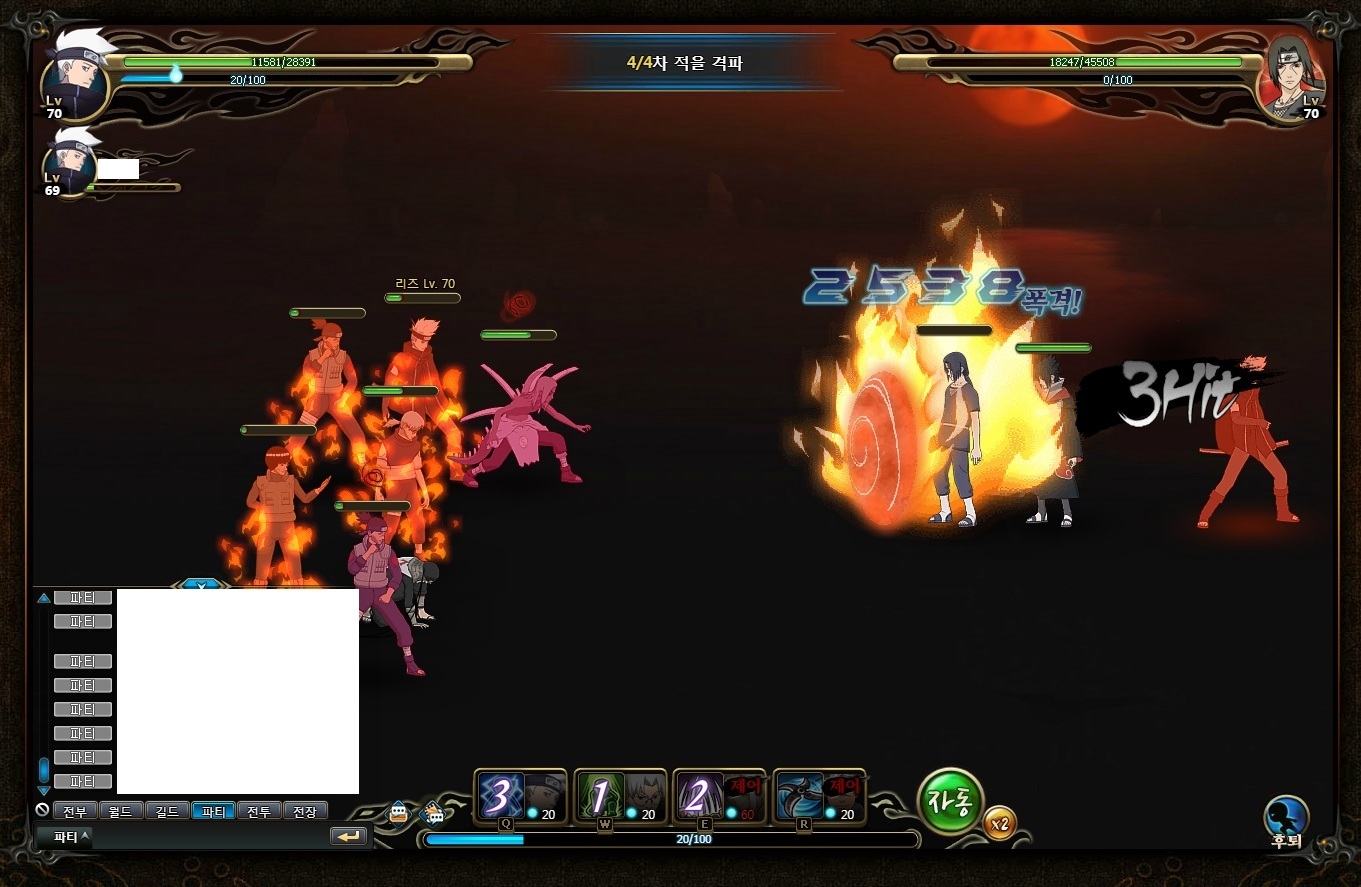The width and height of the screenshot is (1361, 887).
Task: Switch to the 전부 chat tab
Action: point(75,811)
